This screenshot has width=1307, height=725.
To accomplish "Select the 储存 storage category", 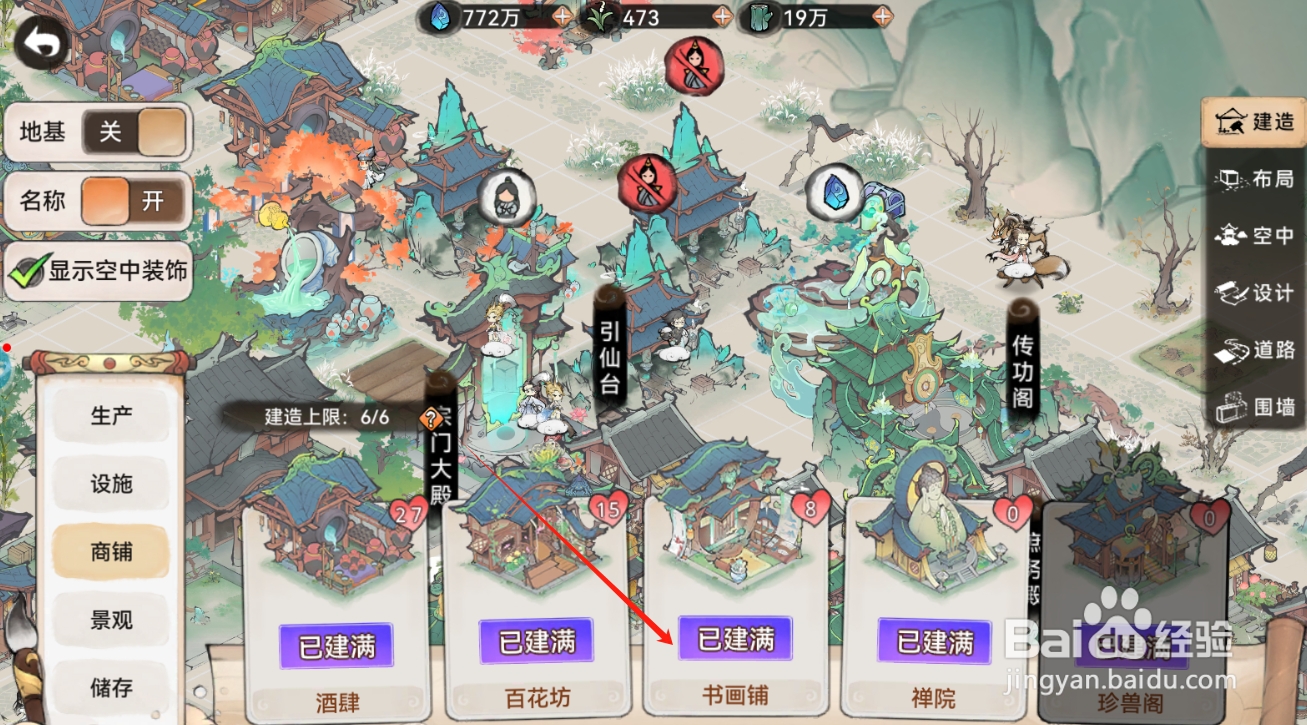I will click(110, 688).
